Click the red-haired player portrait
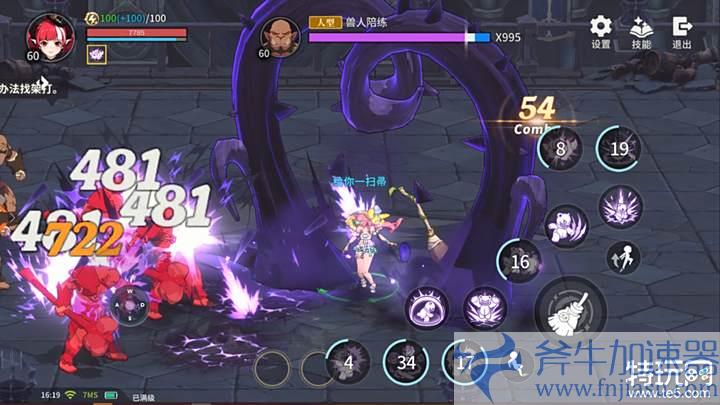The image size is (720, 405). coord(45,33)
